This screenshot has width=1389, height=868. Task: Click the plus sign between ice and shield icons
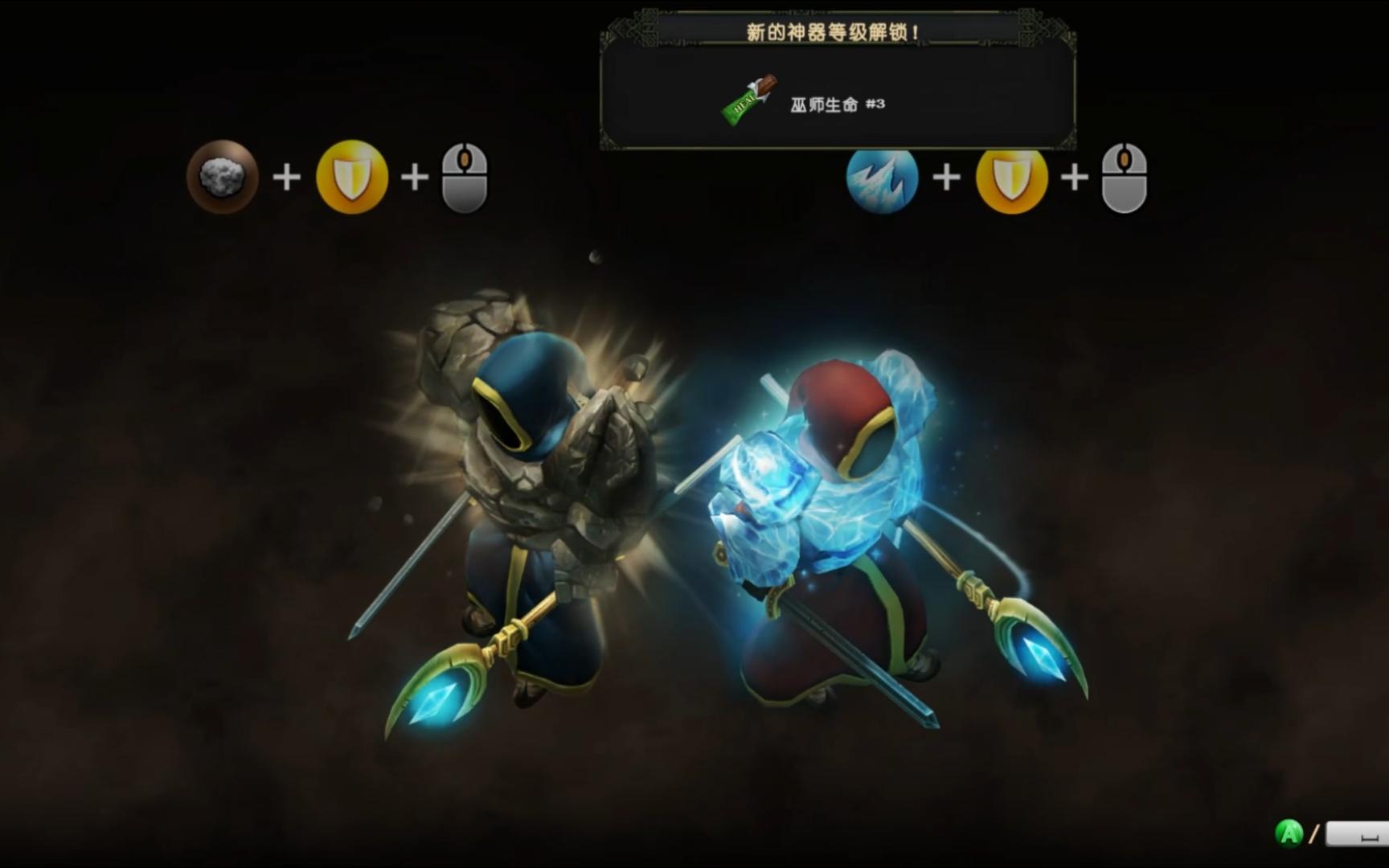947,178
